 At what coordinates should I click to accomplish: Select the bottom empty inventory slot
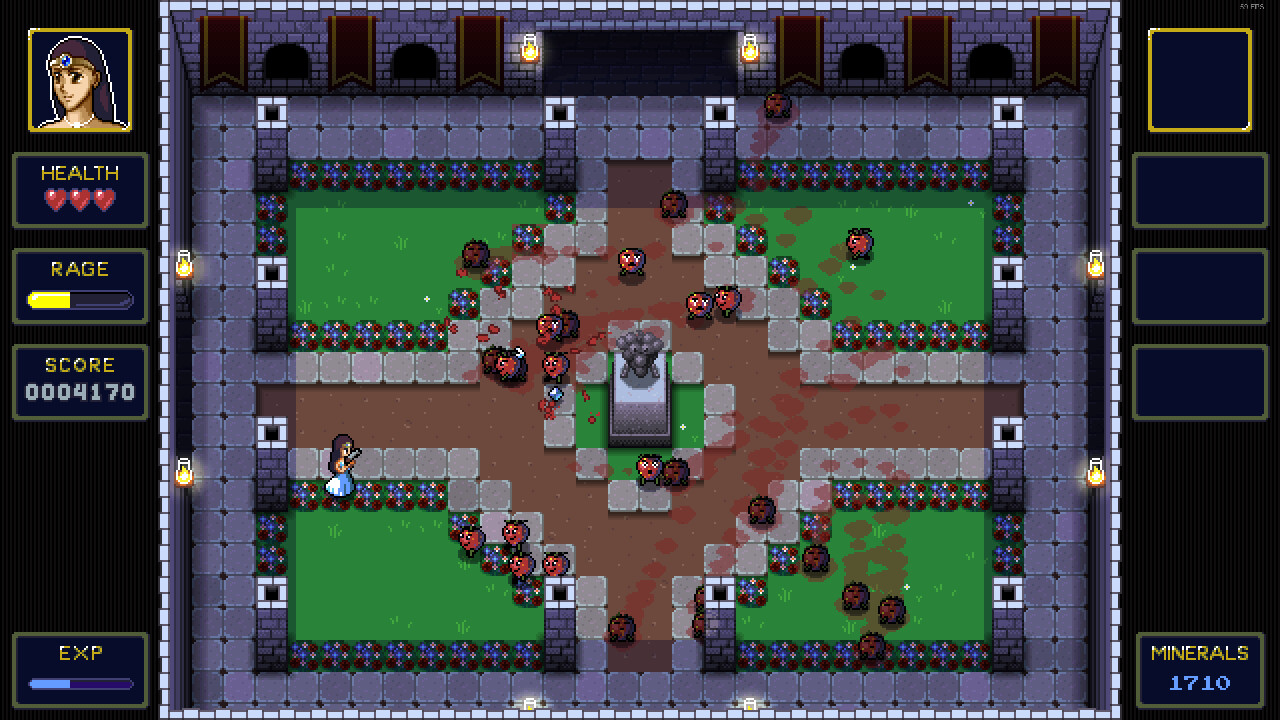point(1199,381)
